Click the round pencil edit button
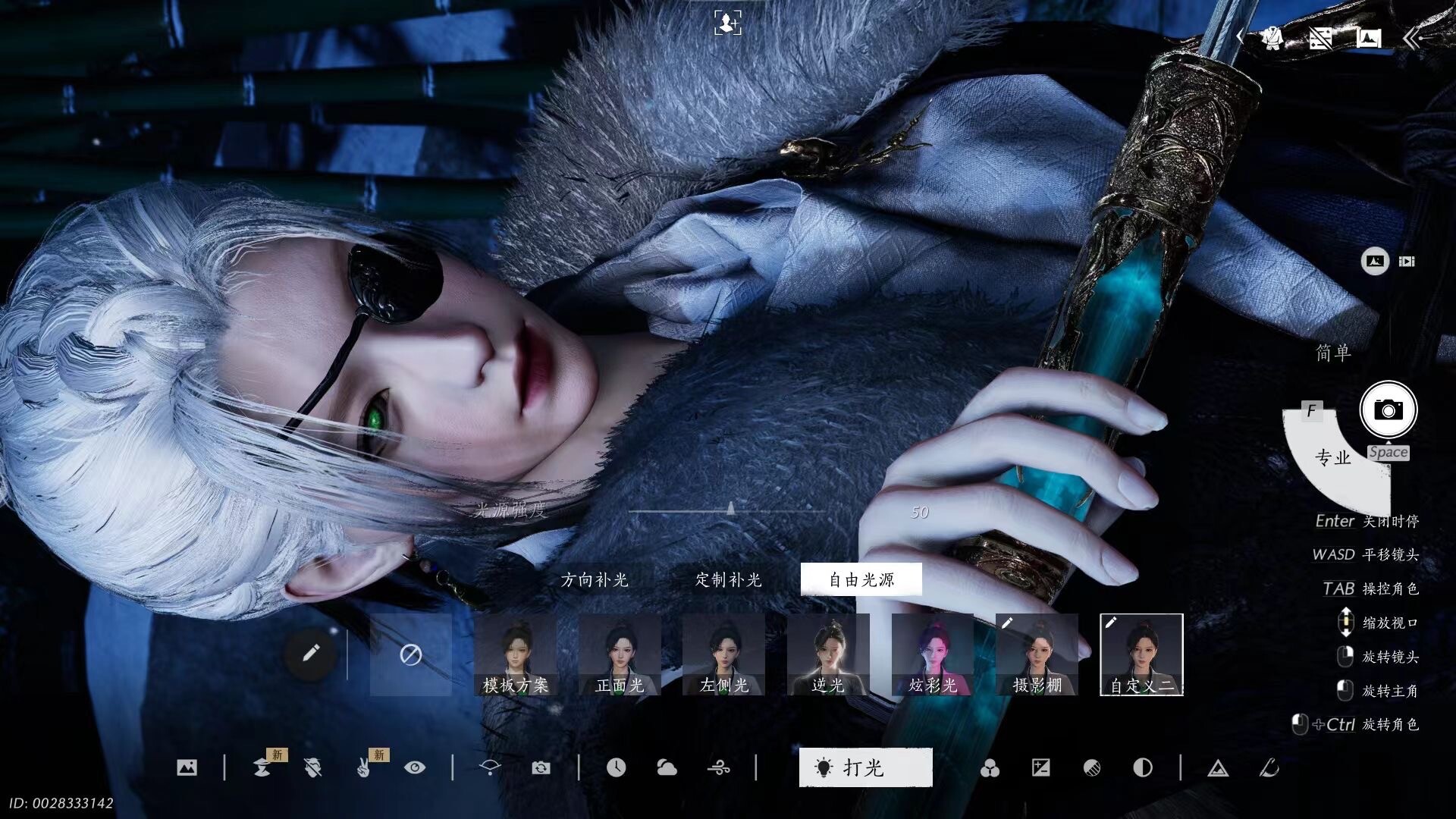This screenshot has height=819, width=1456. (310, 654)
